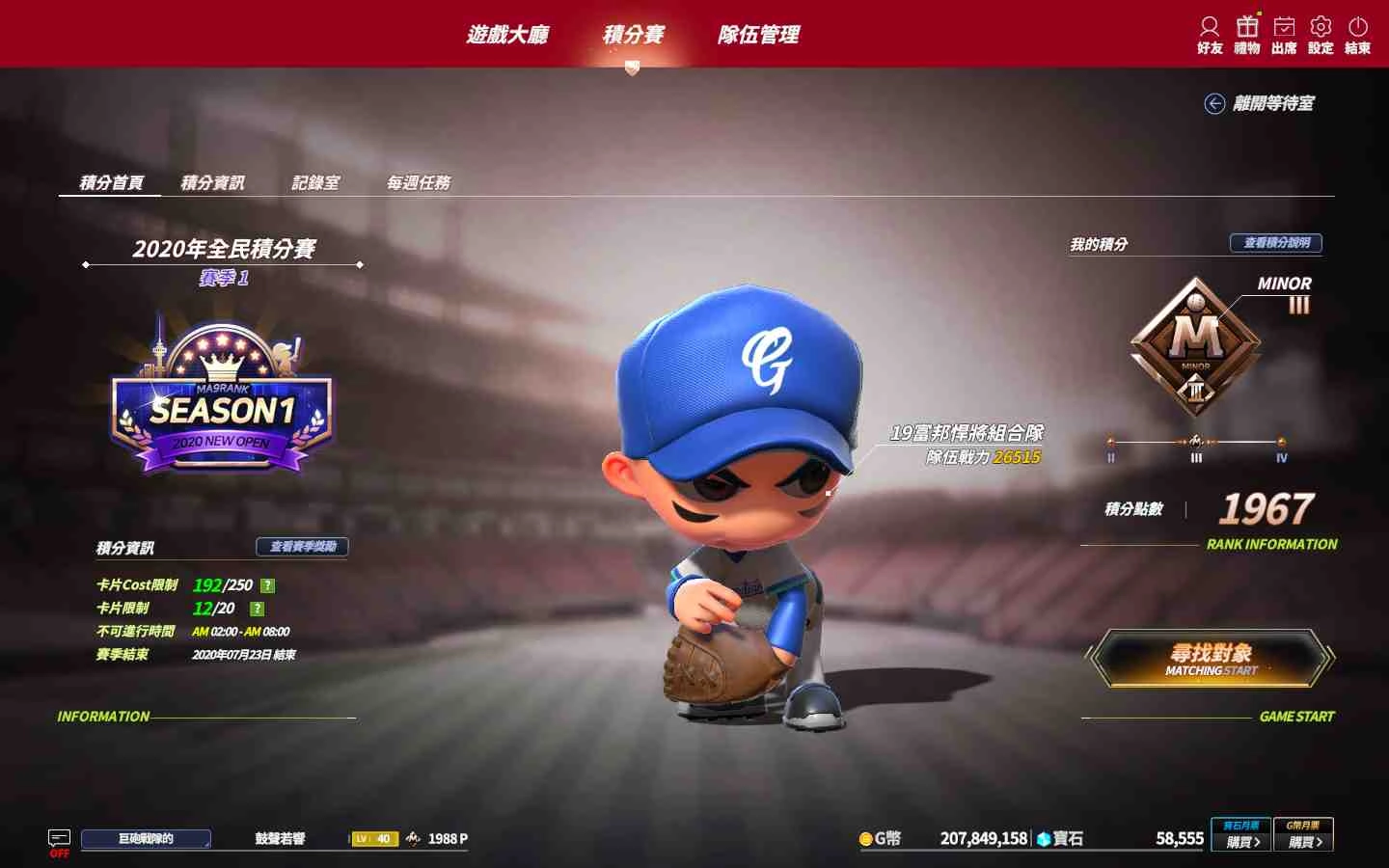This screenshot has width=1389, height=868.
Task: Click the G幣 gold coin icon
Action: pyautogui.click(x=865, y=839)
